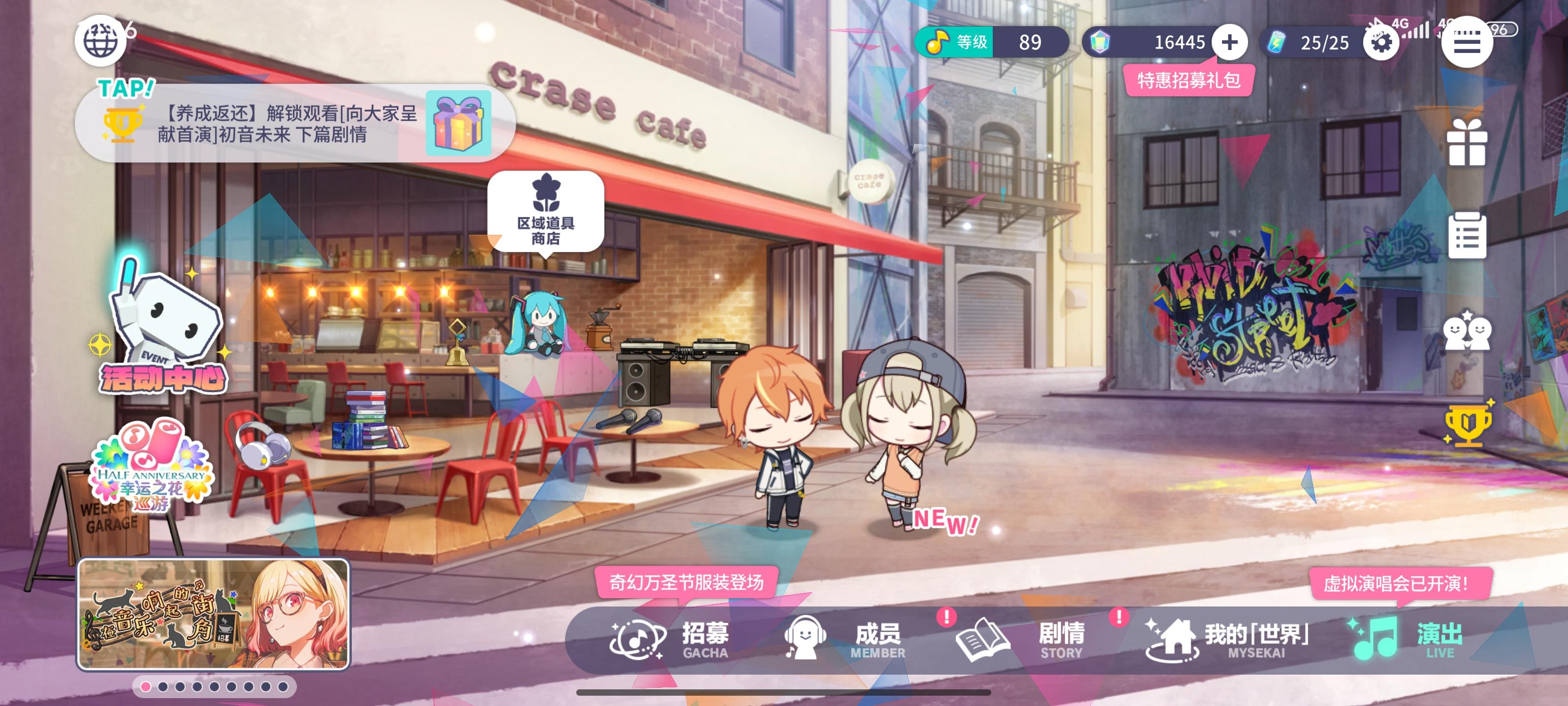The height and width of the screenshot is (706, 1568).
Task: Select the second carousel dot under the banner
Action: [163, 688]
